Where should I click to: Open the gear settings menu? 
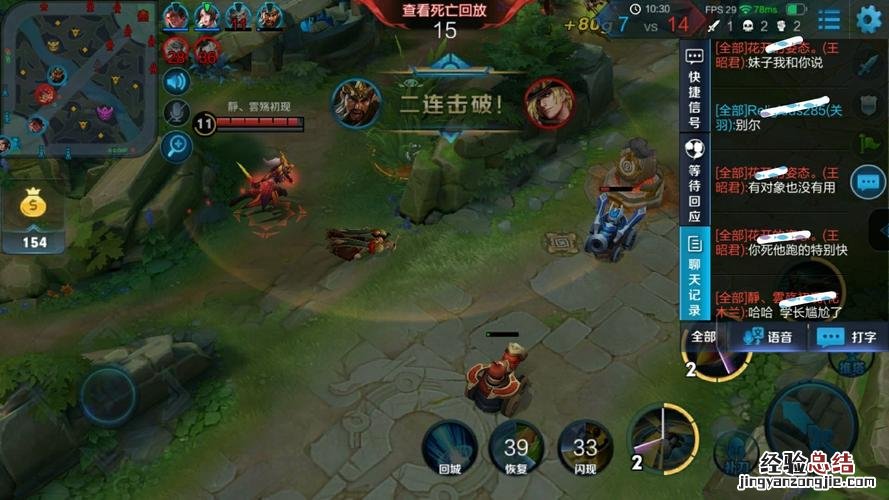869,19
